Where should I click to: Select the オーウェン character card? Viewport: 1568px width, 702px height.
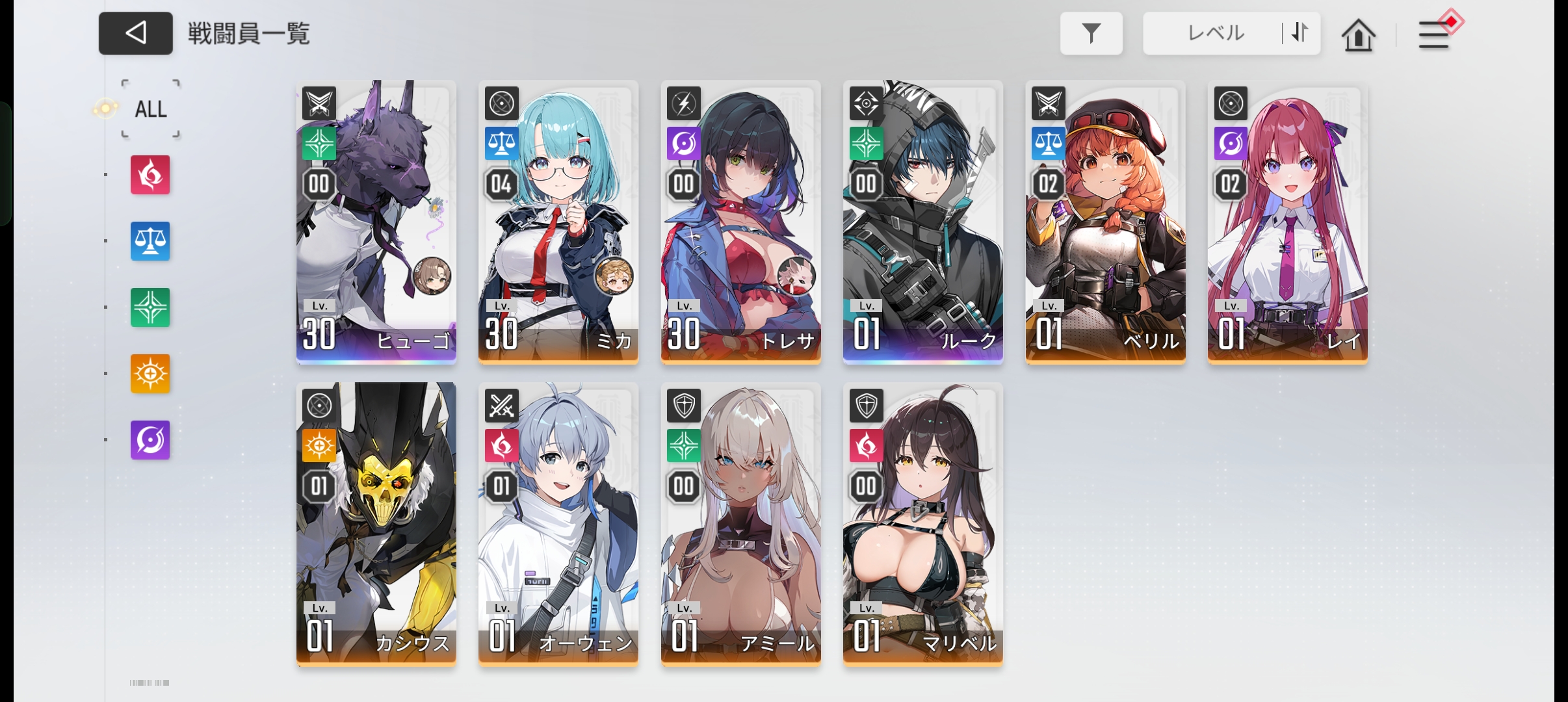pyautogui.click(x=558, y=523)
